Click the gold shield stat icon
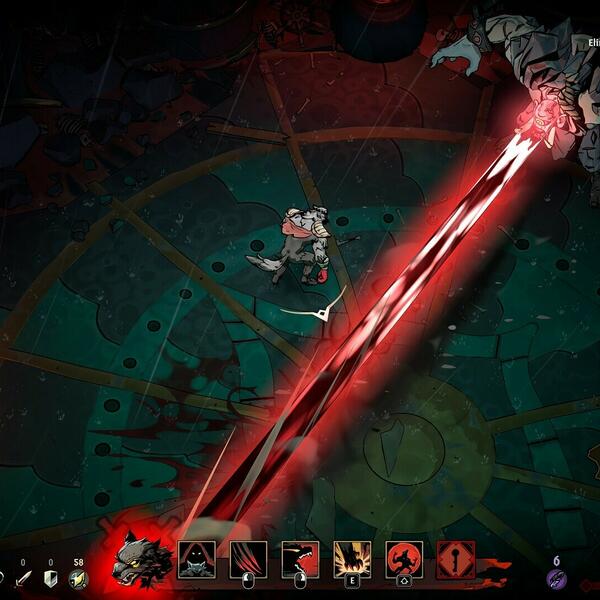Viewport: 600px width, 600px height. [x=78, y=579]
